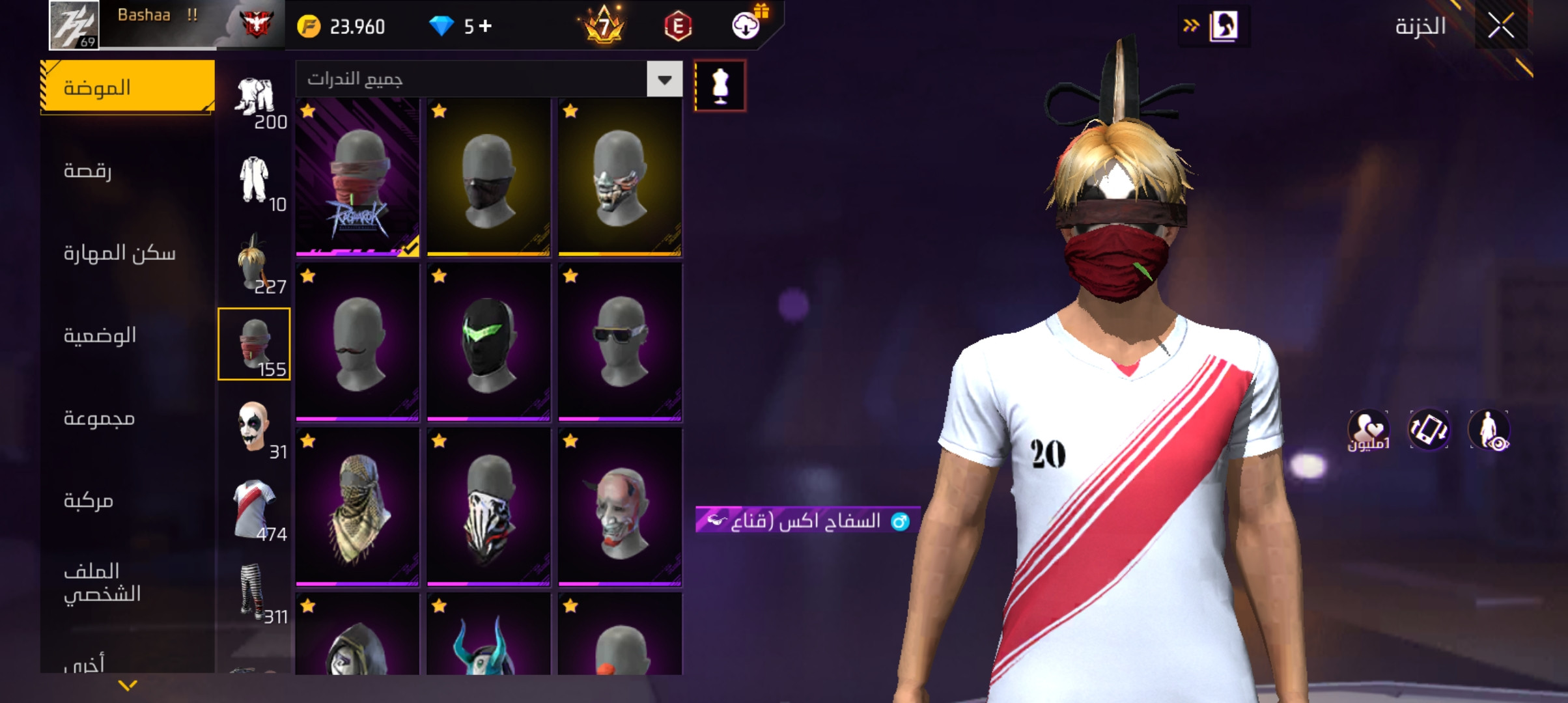Select the الوضعية tab
This screenshot has height=703, width=1568.
click(128, 335)
